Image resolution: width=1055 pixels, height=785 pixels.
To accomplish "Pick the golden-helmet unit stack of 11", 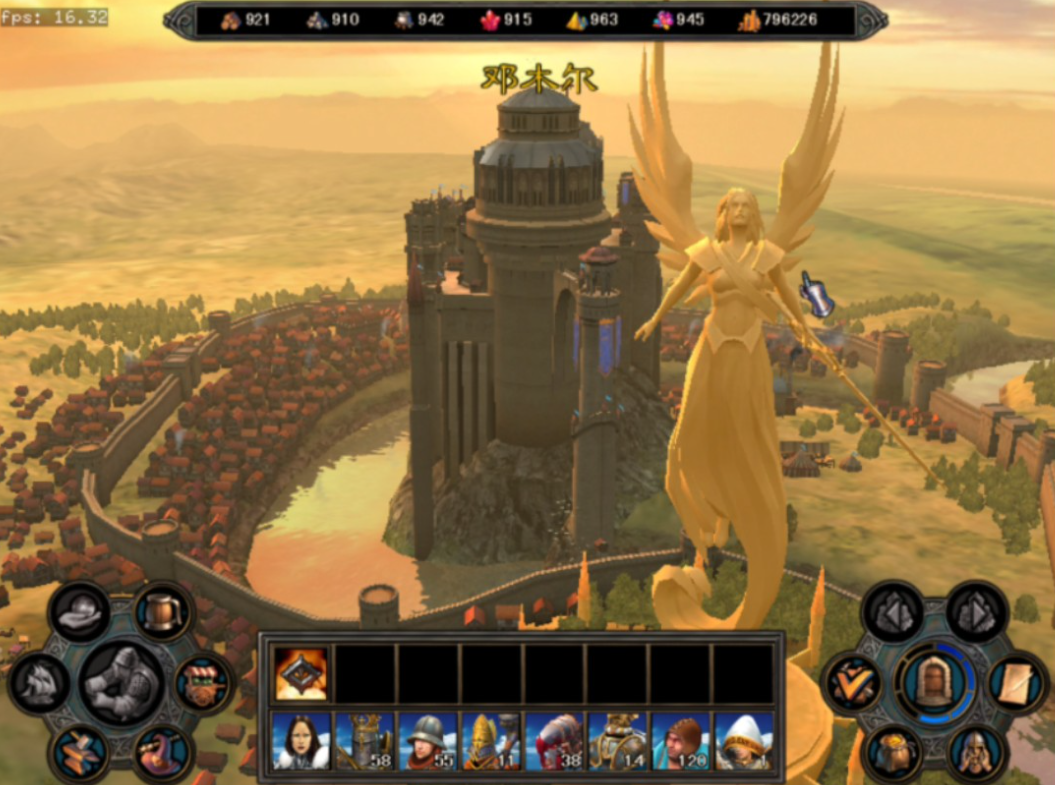I will (x=490, y=741).
